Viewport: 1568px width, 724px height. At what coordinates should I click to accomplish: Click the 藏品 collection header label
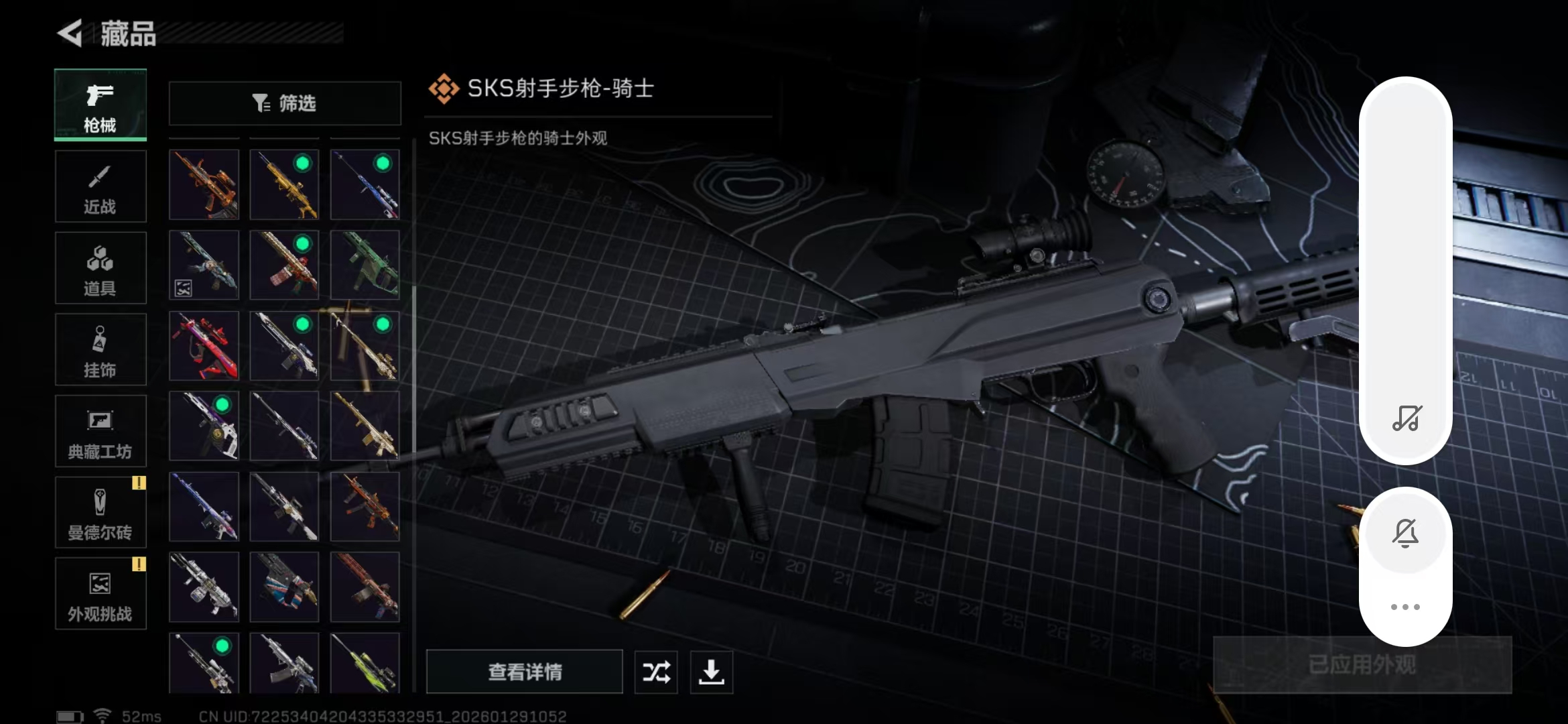click(x=127, y=34)
